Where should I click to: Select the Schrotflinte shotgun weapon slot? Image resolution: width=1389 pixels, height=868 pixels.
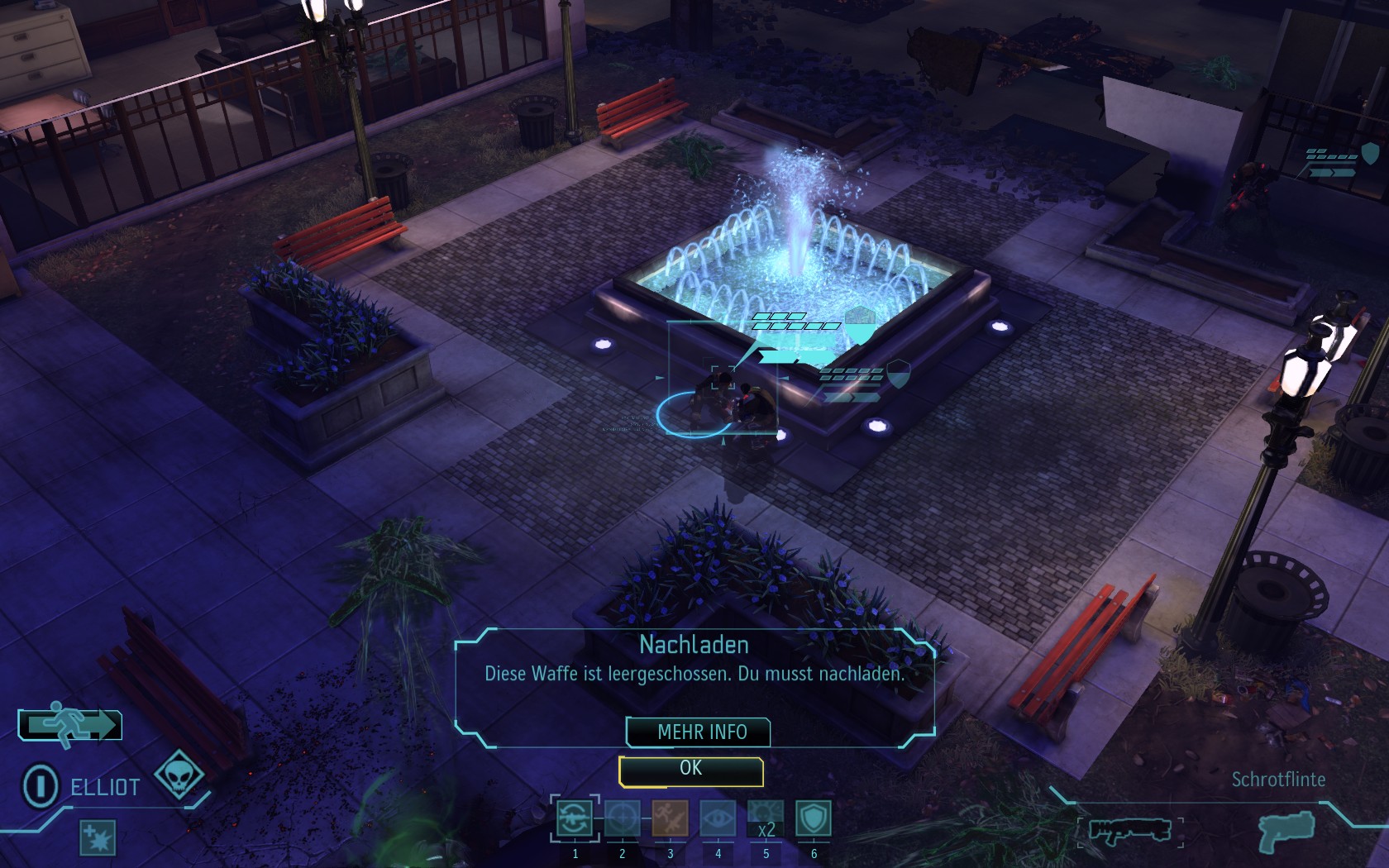tap(1129, 829)
